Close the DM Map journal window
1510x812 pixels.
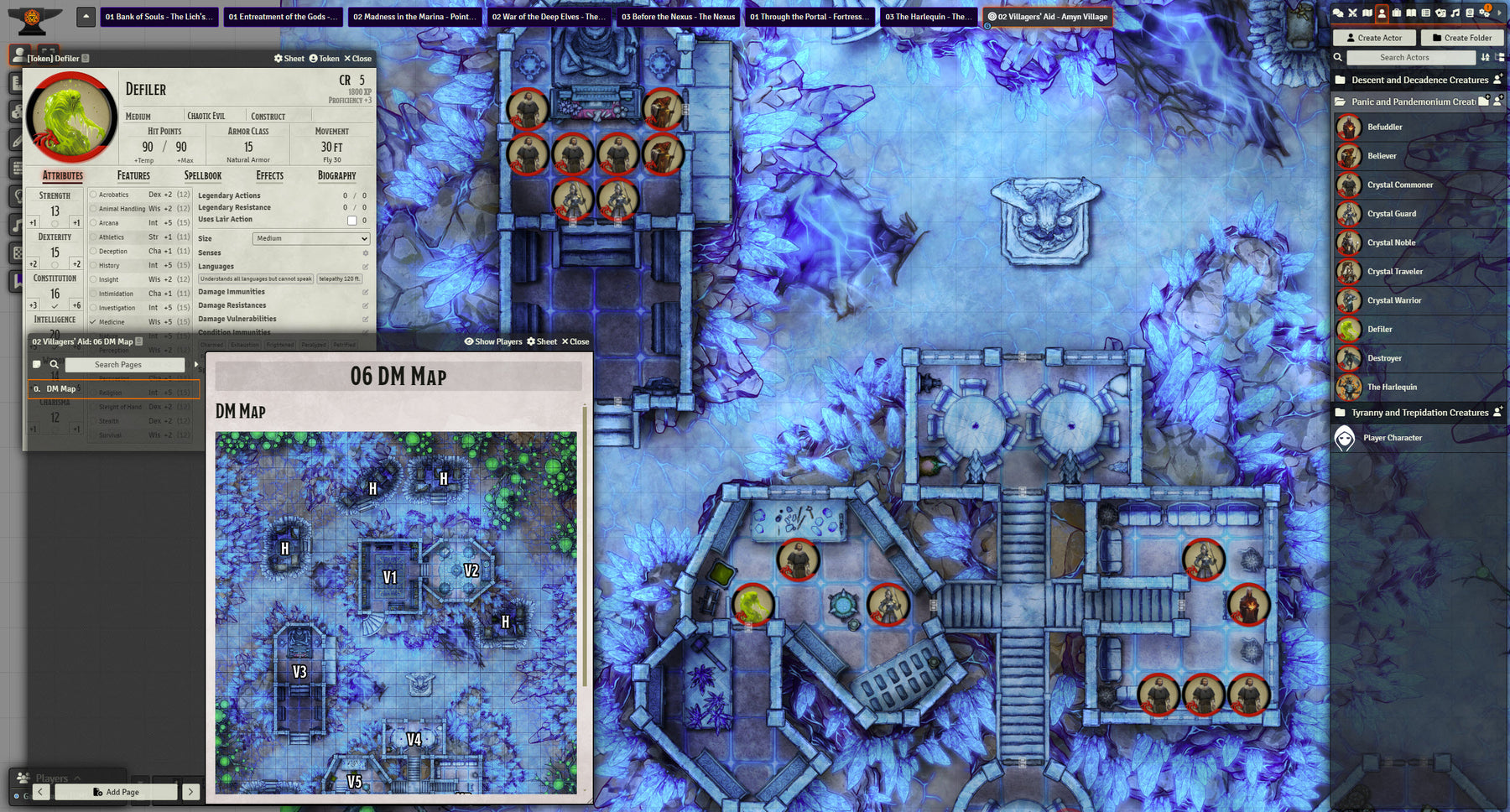[575, 342]
